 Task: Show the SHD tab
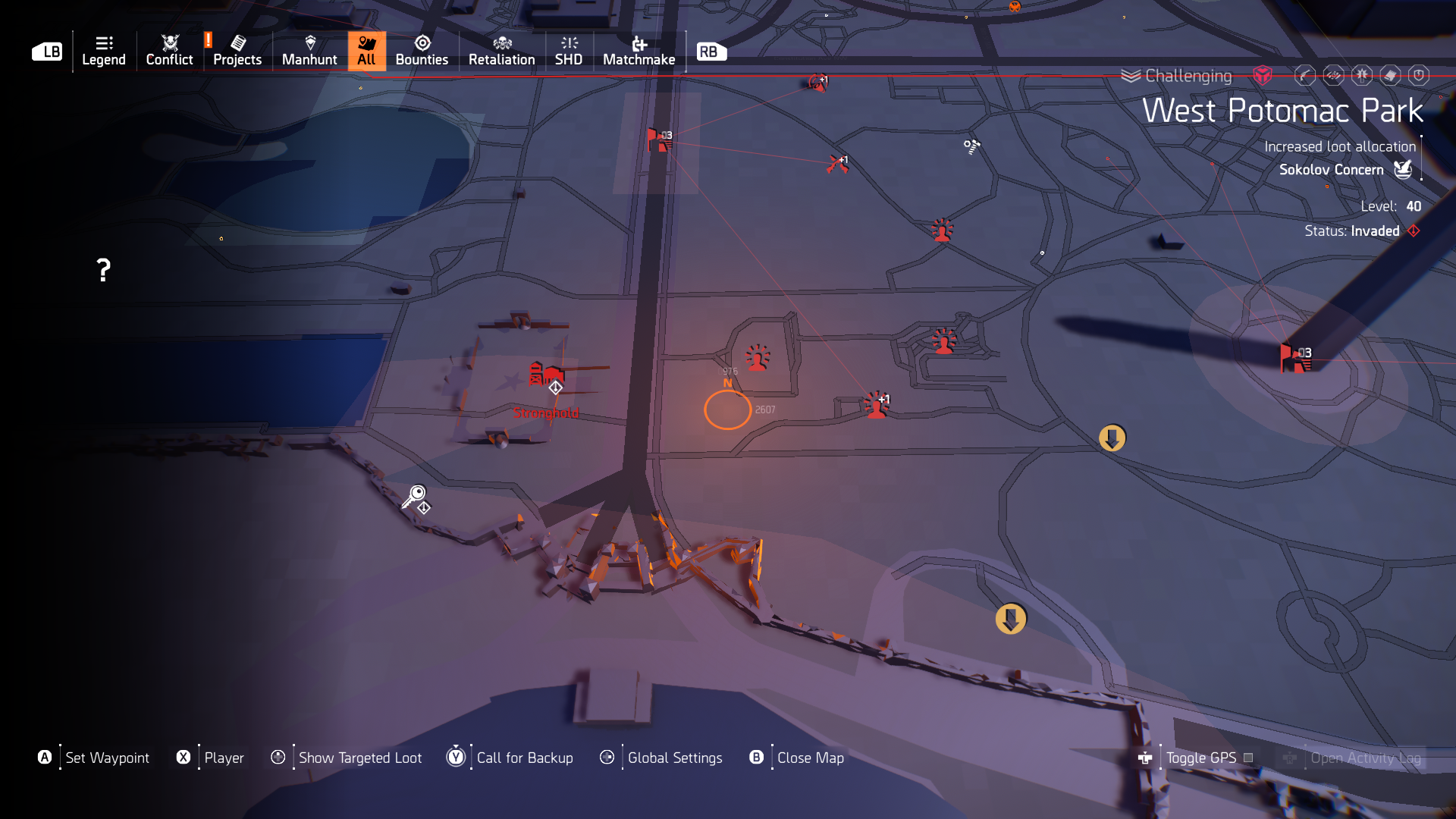(569, 51)
